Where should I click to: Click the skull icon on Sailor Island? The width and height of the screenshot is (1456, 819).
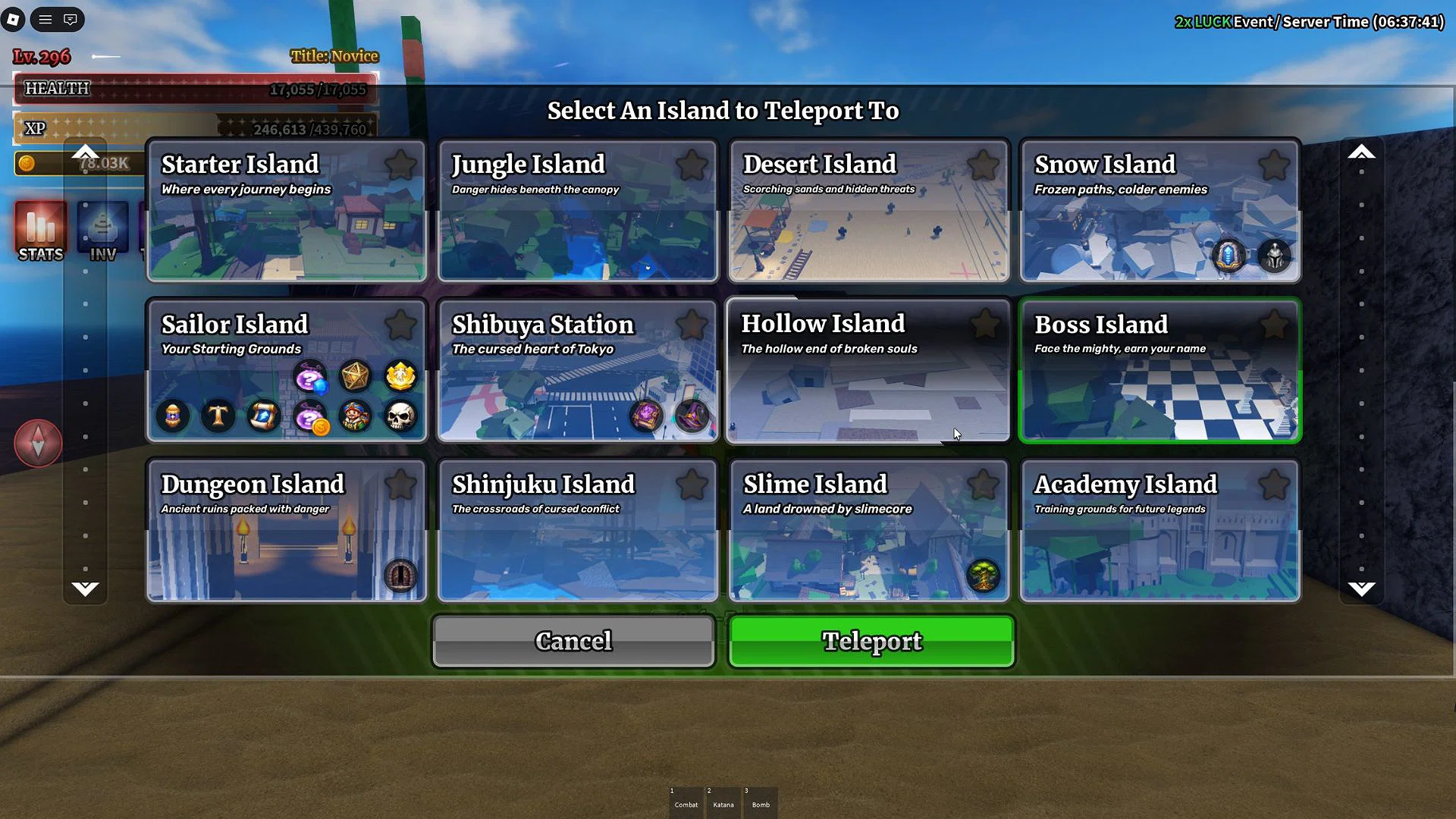tap(401, 416)
